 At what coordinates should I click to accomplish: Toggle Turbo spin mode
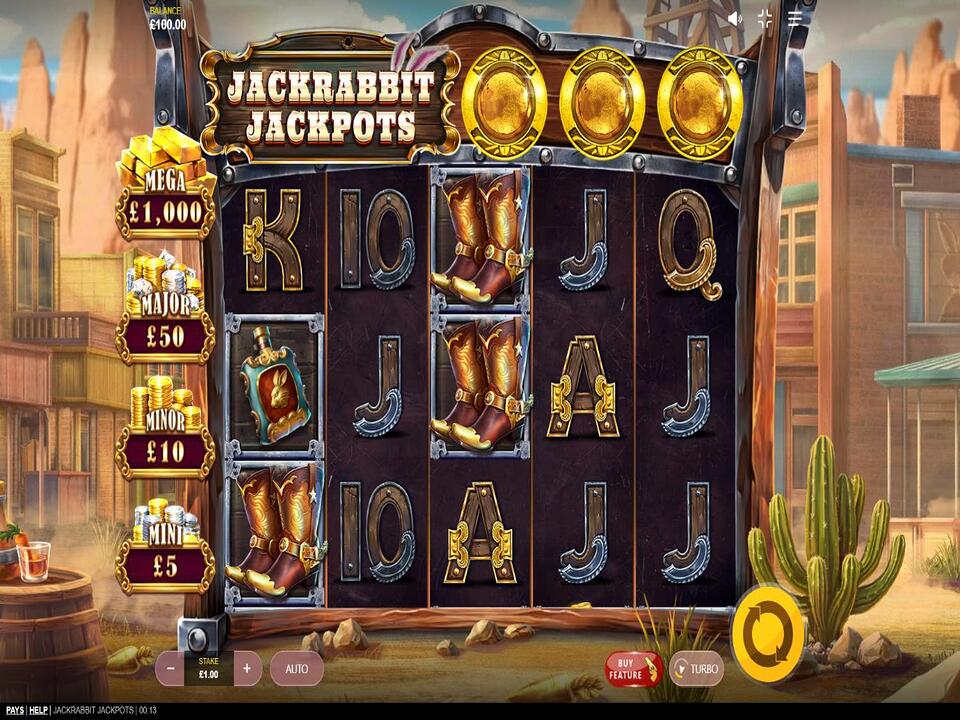(x=696, y=668)
